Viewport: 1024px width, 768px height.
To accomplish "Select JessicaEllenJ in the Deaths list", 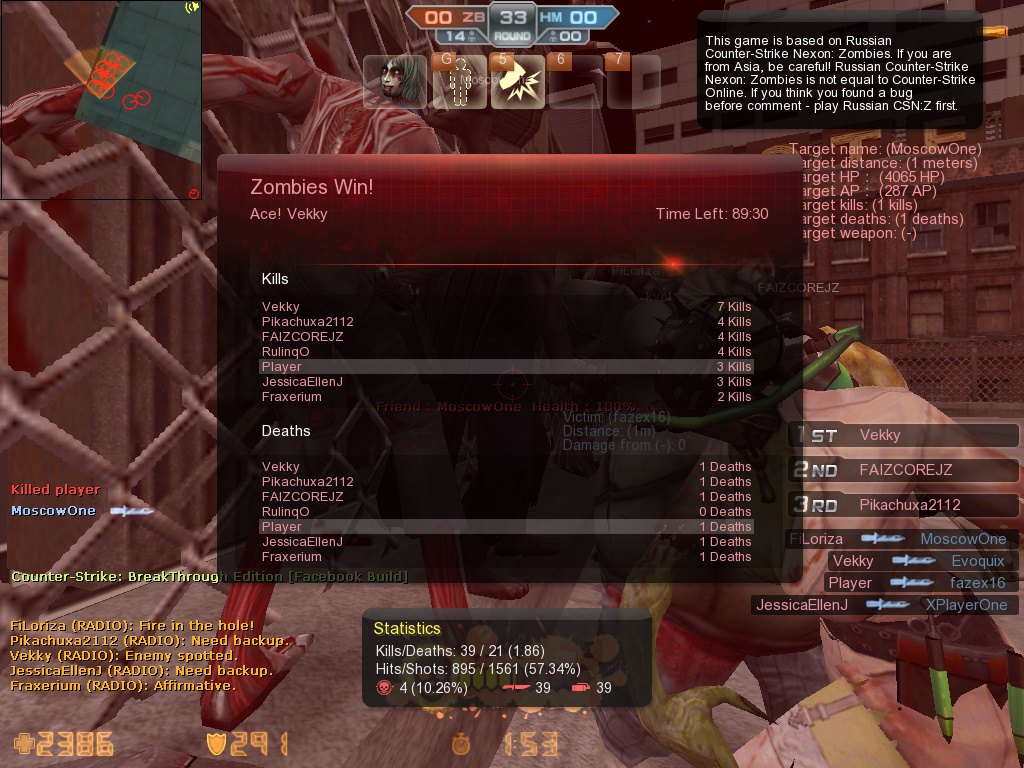I will 505,542.
